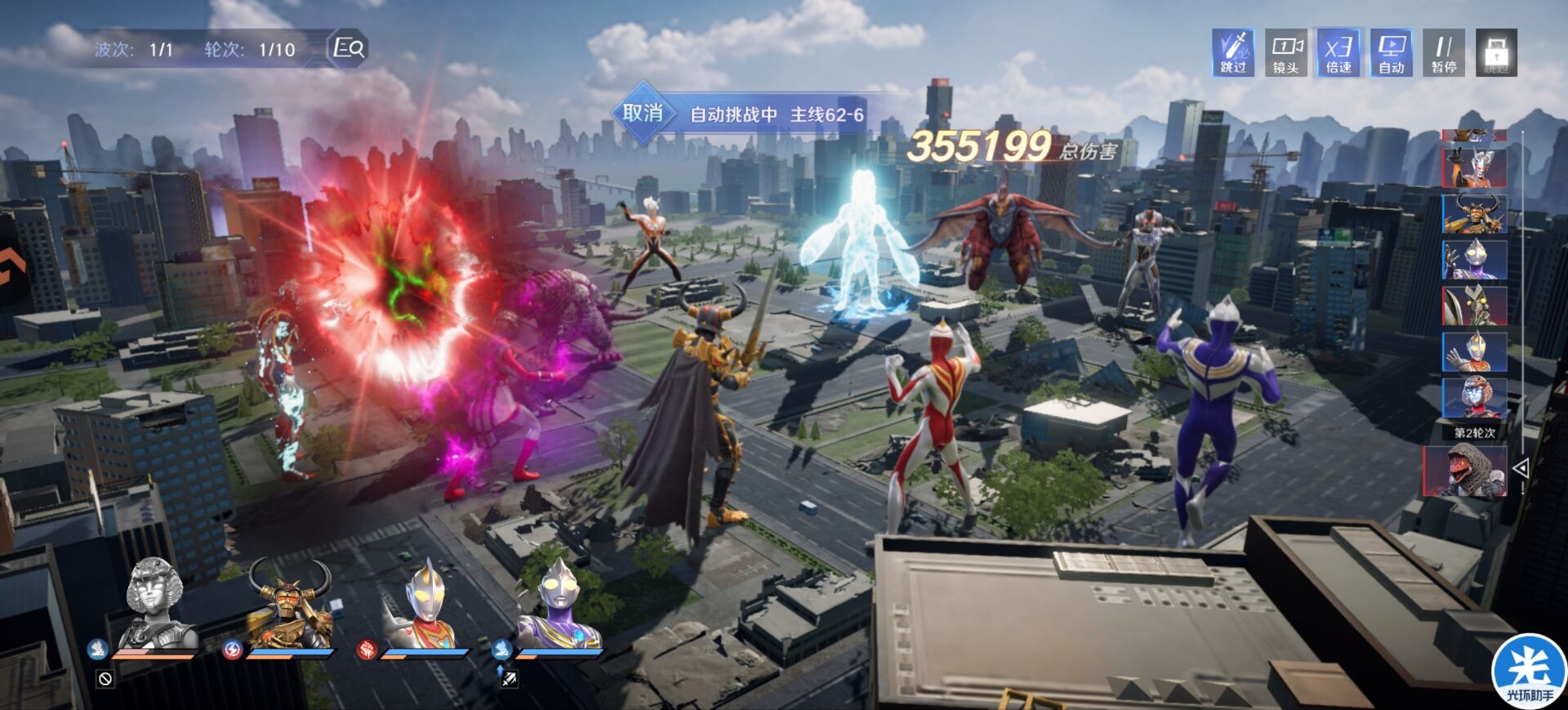Viewport: 1568px width, 710px height.
Task: Select the golden horned warrior portrait in the team bar
Action: 290,603
